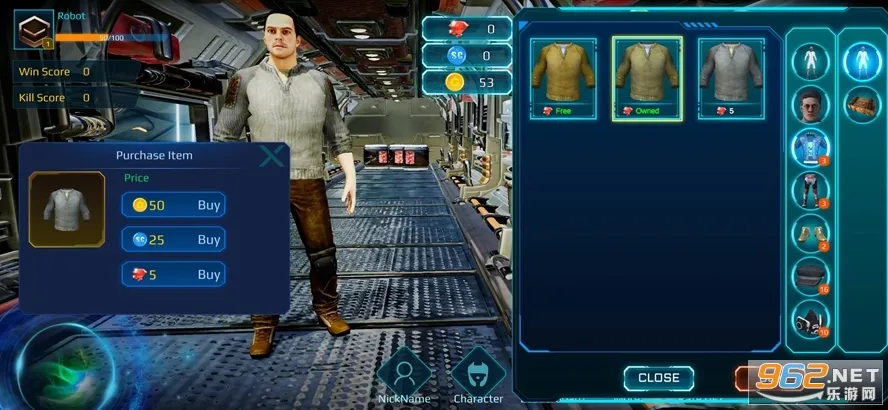This screenshot has height=410, width=888.
Task: Select the gray shirt costing 5 gems
Action: pyautogui.click(x=731, y=78)
